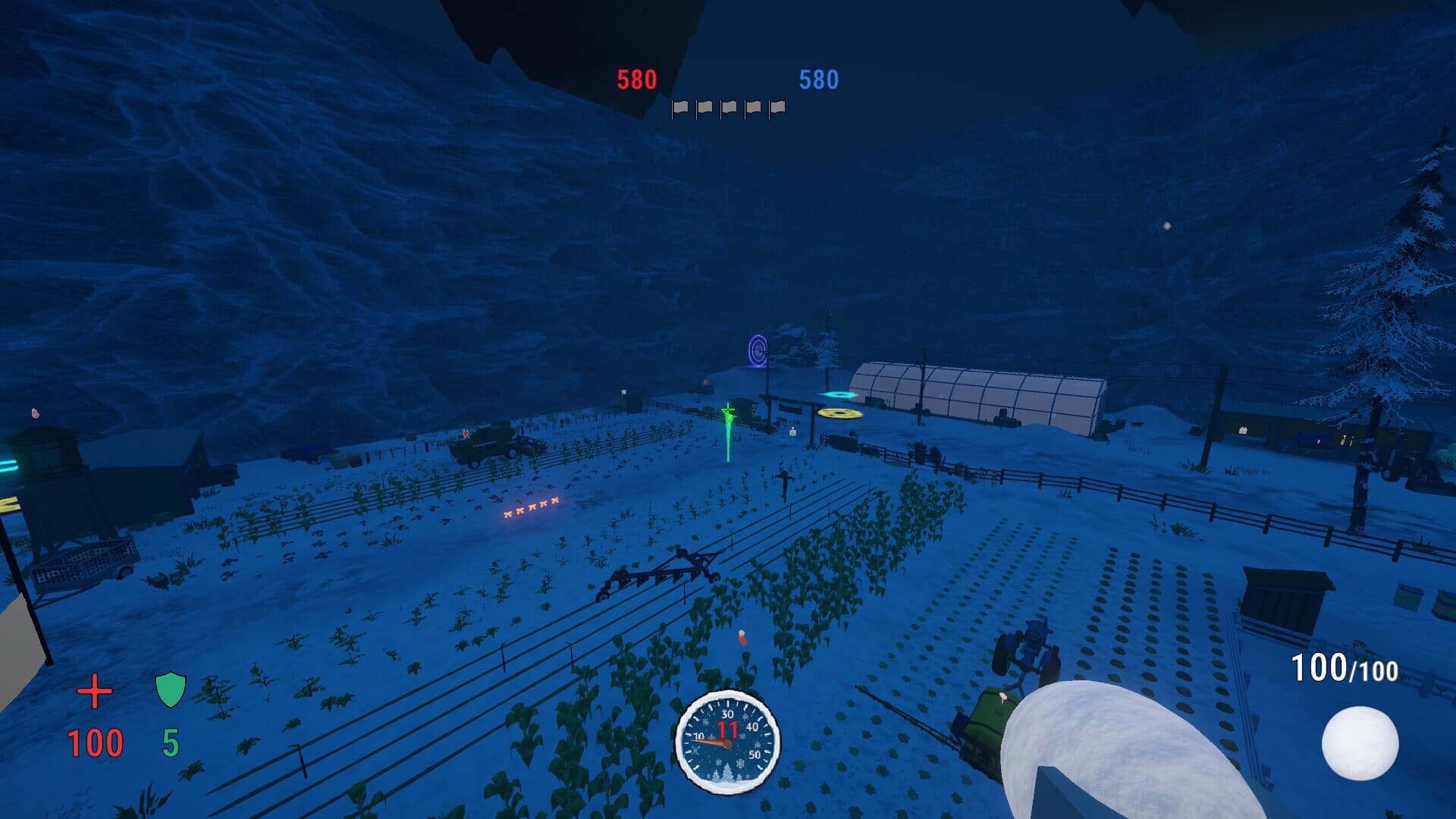Click the row of capture flags
This screenshot has width=1456, height=819.
[x=728, y=108]
